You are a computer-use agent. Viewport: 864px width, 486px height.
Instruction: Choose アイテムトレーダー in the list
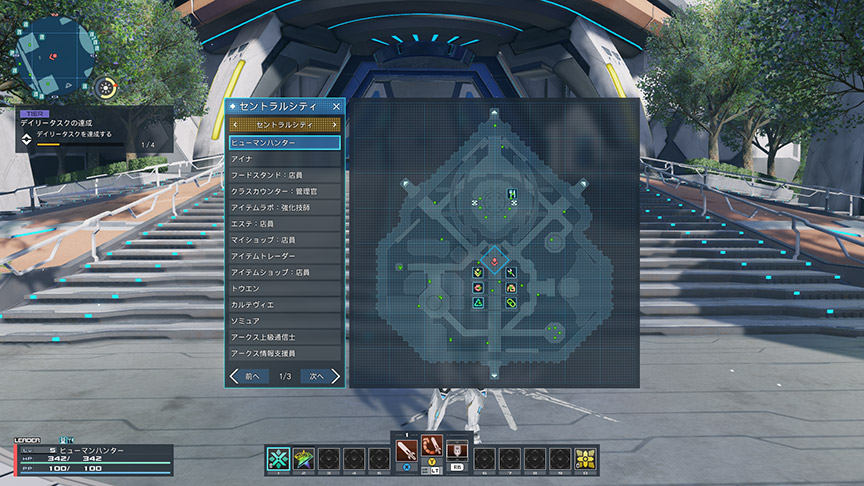point(284,256)
